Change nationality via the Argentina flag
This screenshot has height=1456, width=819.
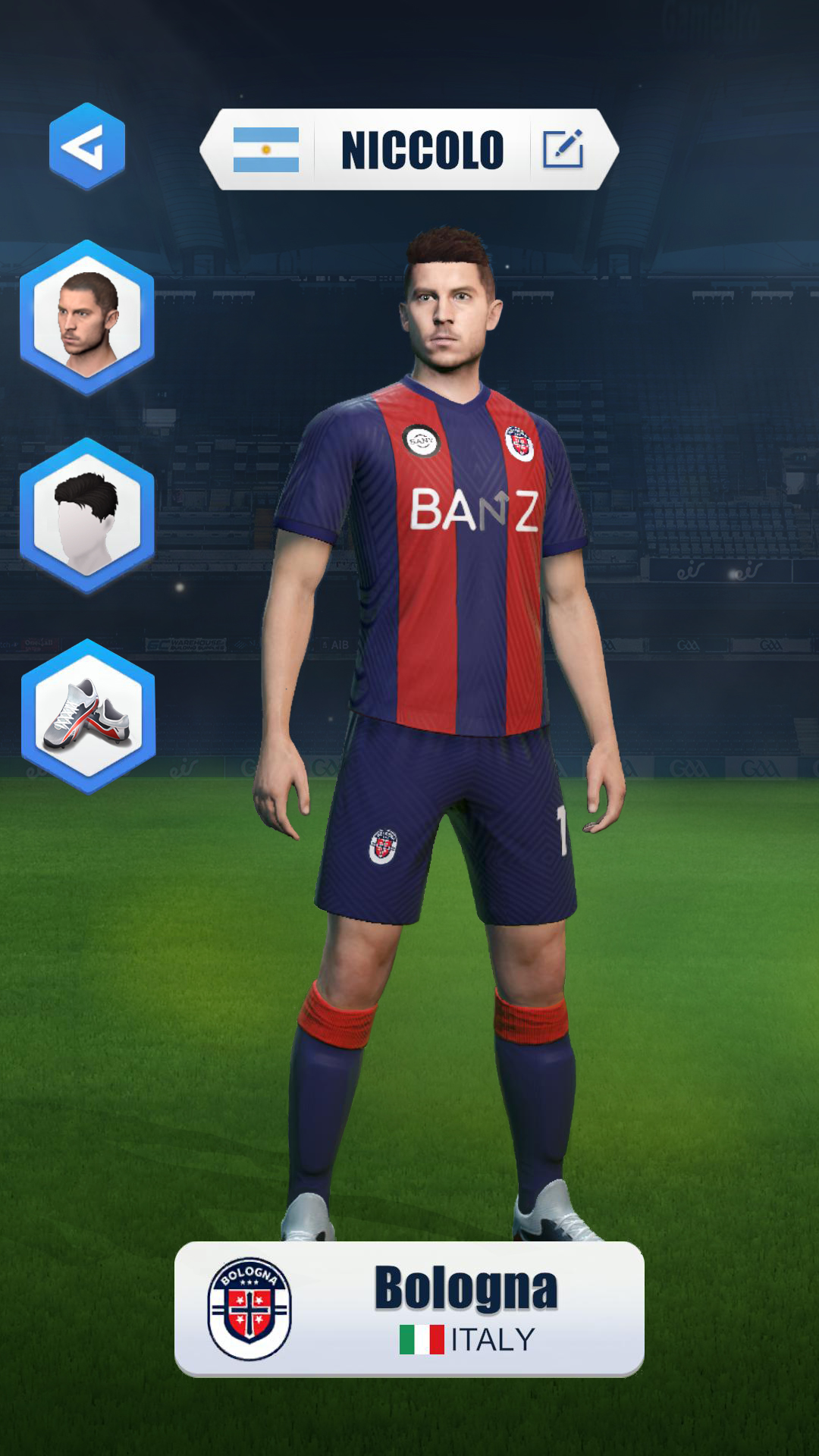pyautogui.click(x=265, y=149)
